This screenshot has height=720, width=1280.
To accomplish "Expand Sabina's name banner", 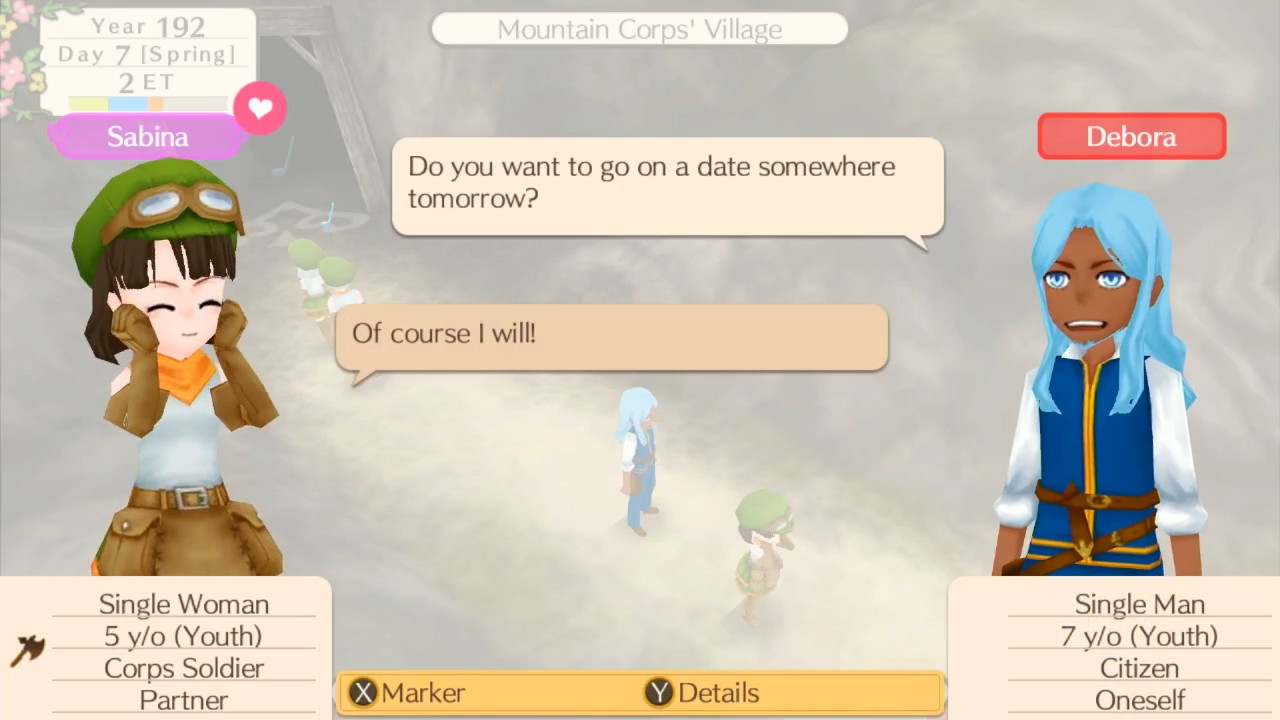I will [147, 136].
